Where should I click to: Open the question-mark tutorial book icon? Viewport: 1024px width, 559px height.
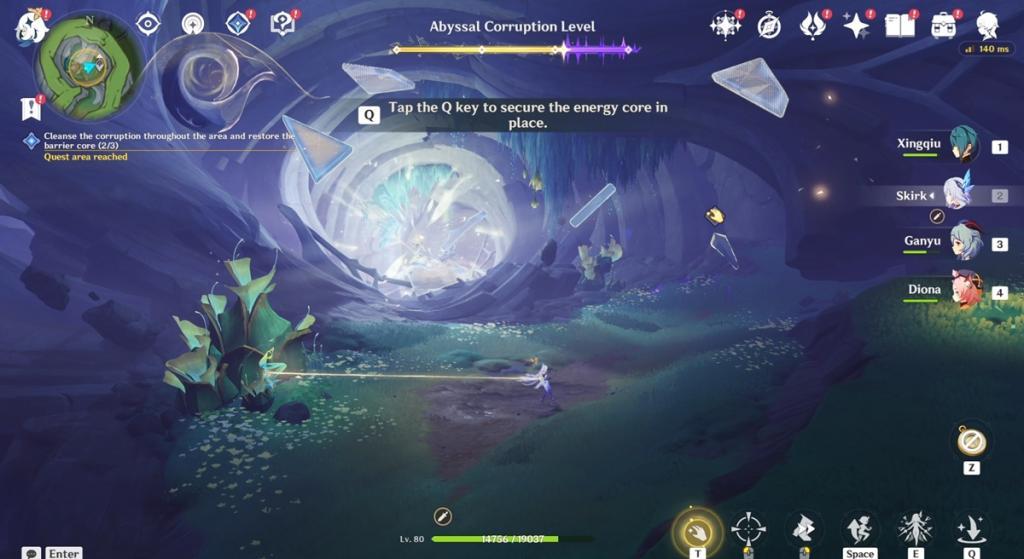coord(283,24)
